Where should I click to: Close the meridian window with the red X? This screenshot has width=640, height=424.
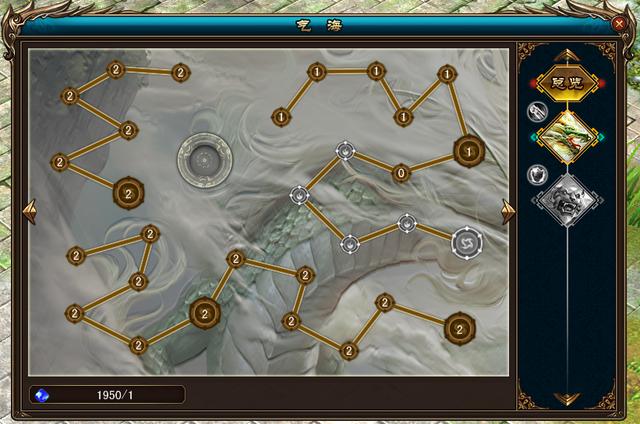[x=620, y=24]
